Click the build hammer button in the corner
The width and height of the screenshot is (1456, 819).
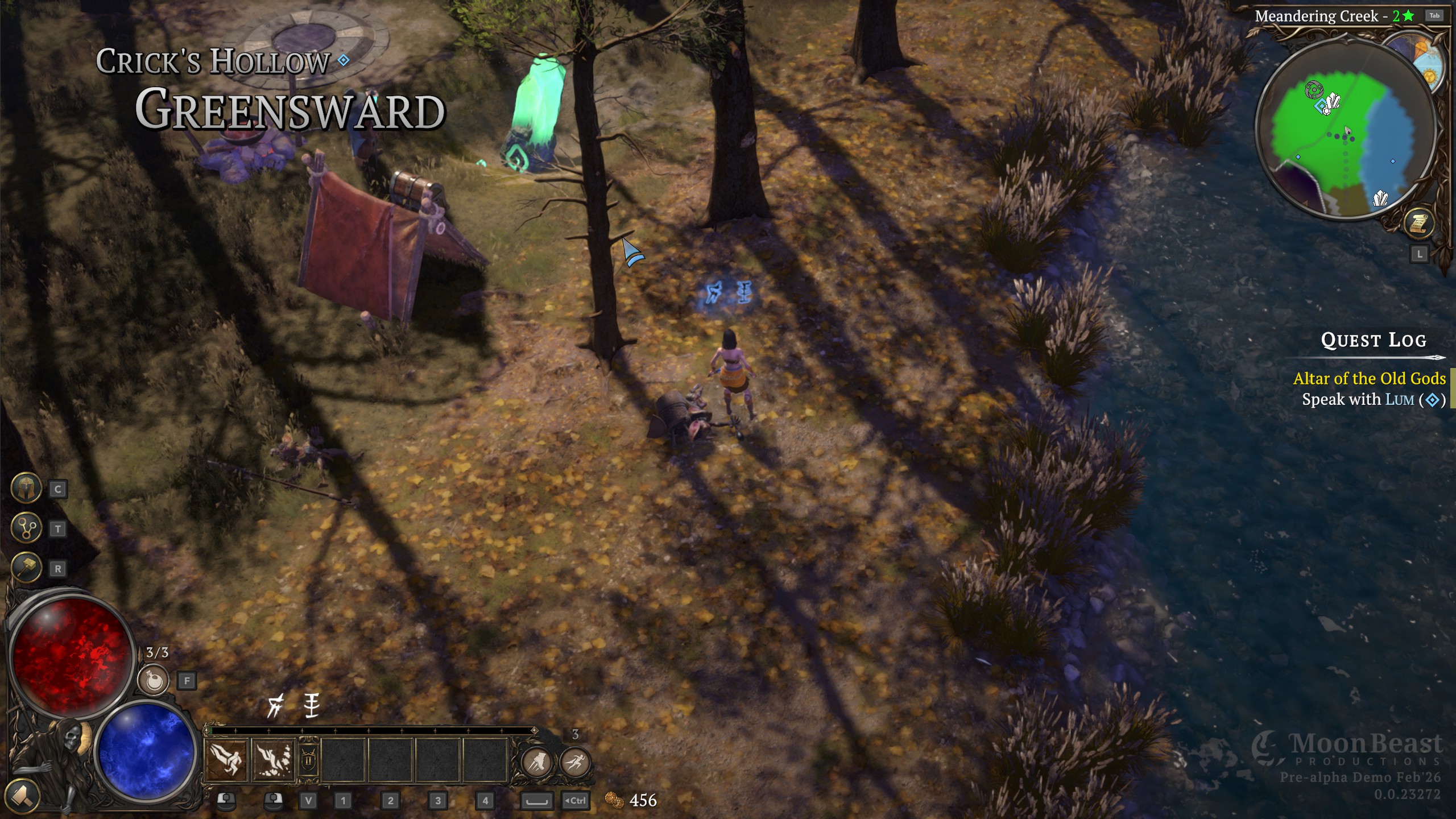coord(22,795)
